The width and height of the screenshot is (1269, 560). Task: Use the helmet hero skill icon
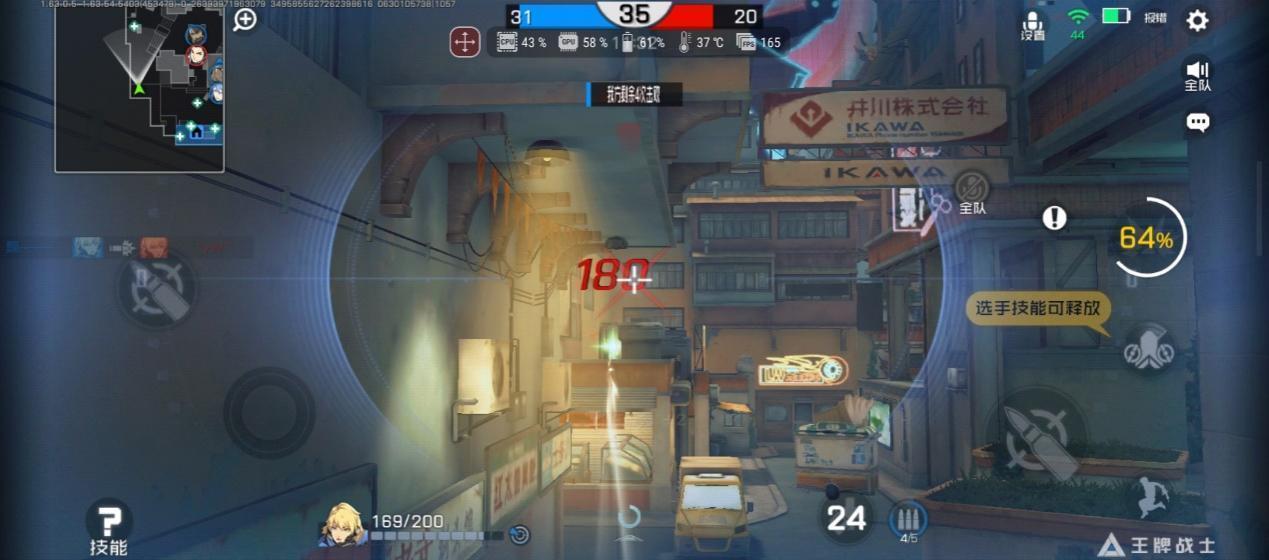pos(1147,348)
